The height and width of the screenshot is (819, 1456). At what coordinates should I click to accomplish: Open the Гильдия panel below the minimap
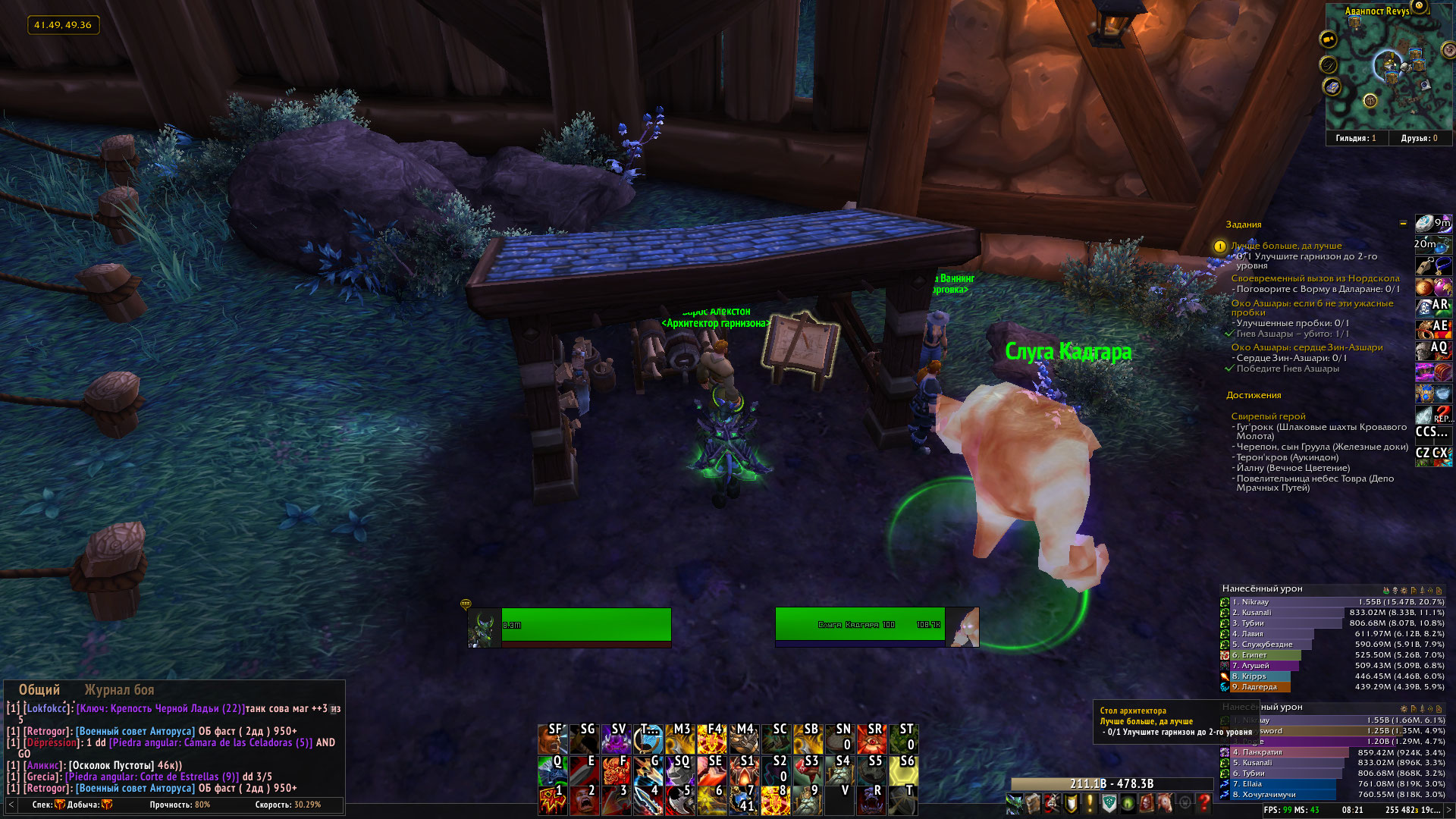tap(1356, 138)
